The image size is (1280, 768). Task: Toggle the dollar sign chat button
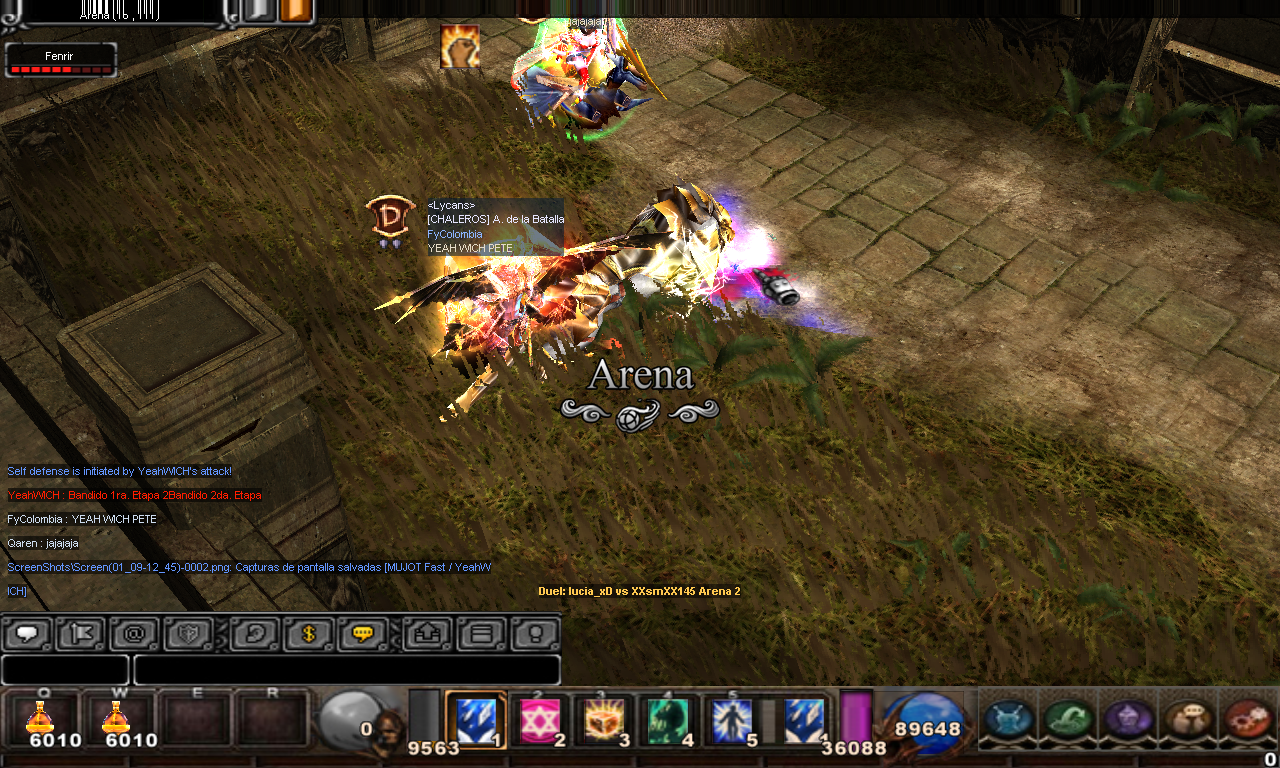pyautogui.click(x=309, y=634)
